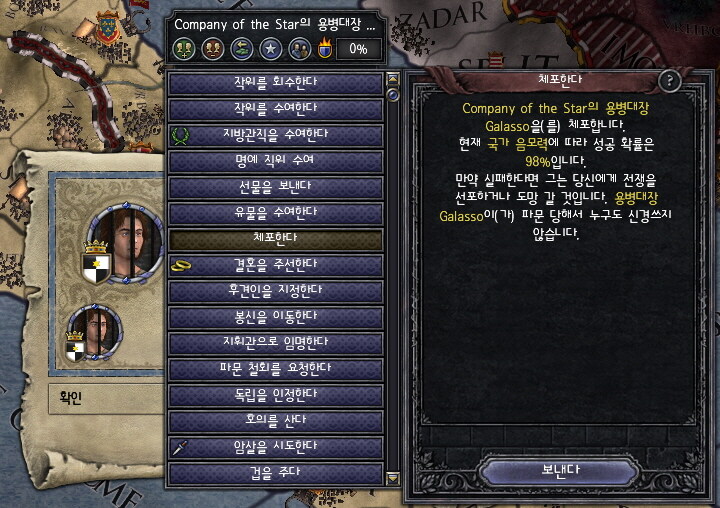
Task: Choose 결혼을 주선한다 with the ring icon
Action: click(276, 265)
